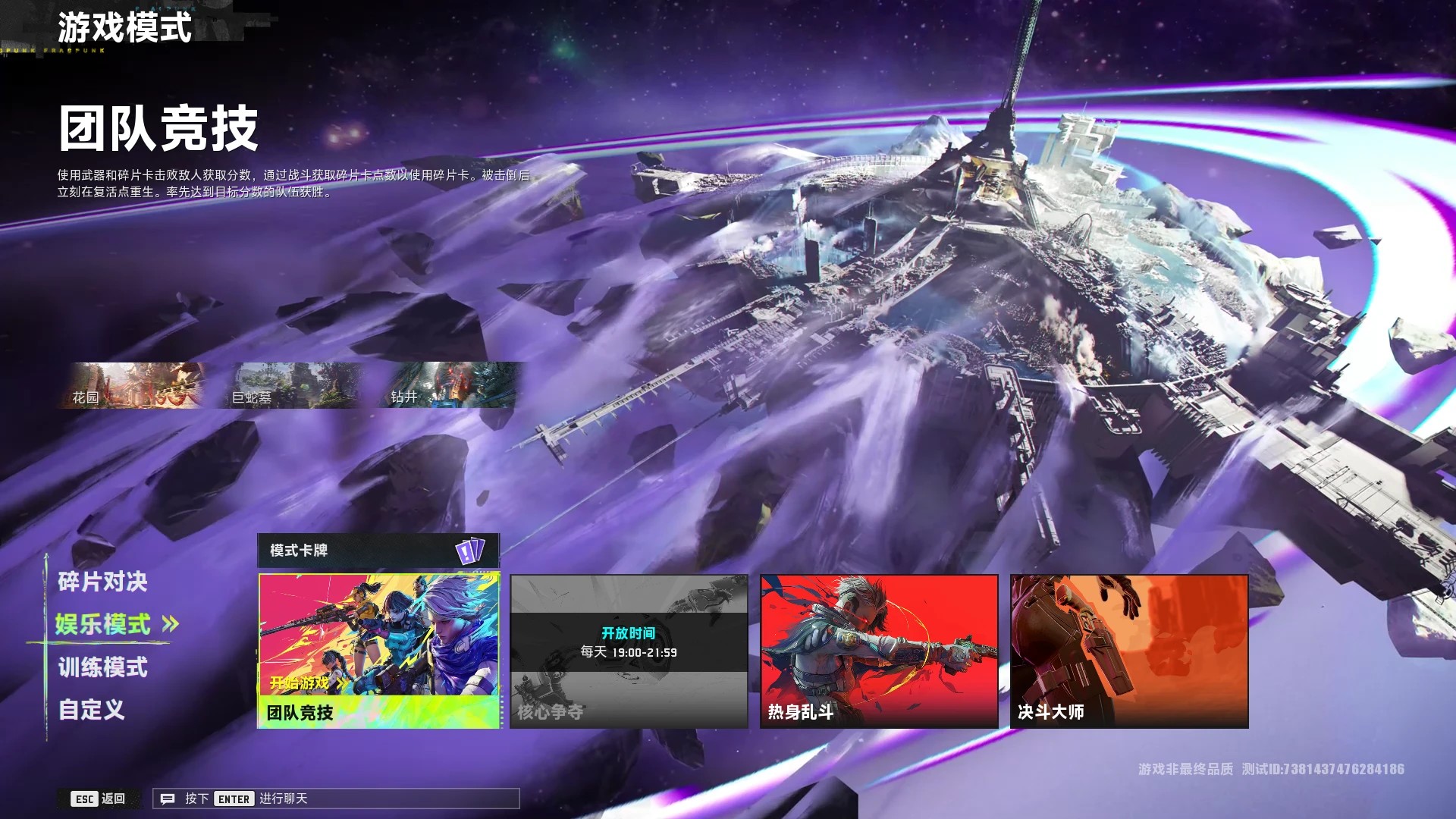View the 钻井 map thumbnail
The width and height of the screenshot is (1456, 819).
pyautogui.click(x=452, y=385)
